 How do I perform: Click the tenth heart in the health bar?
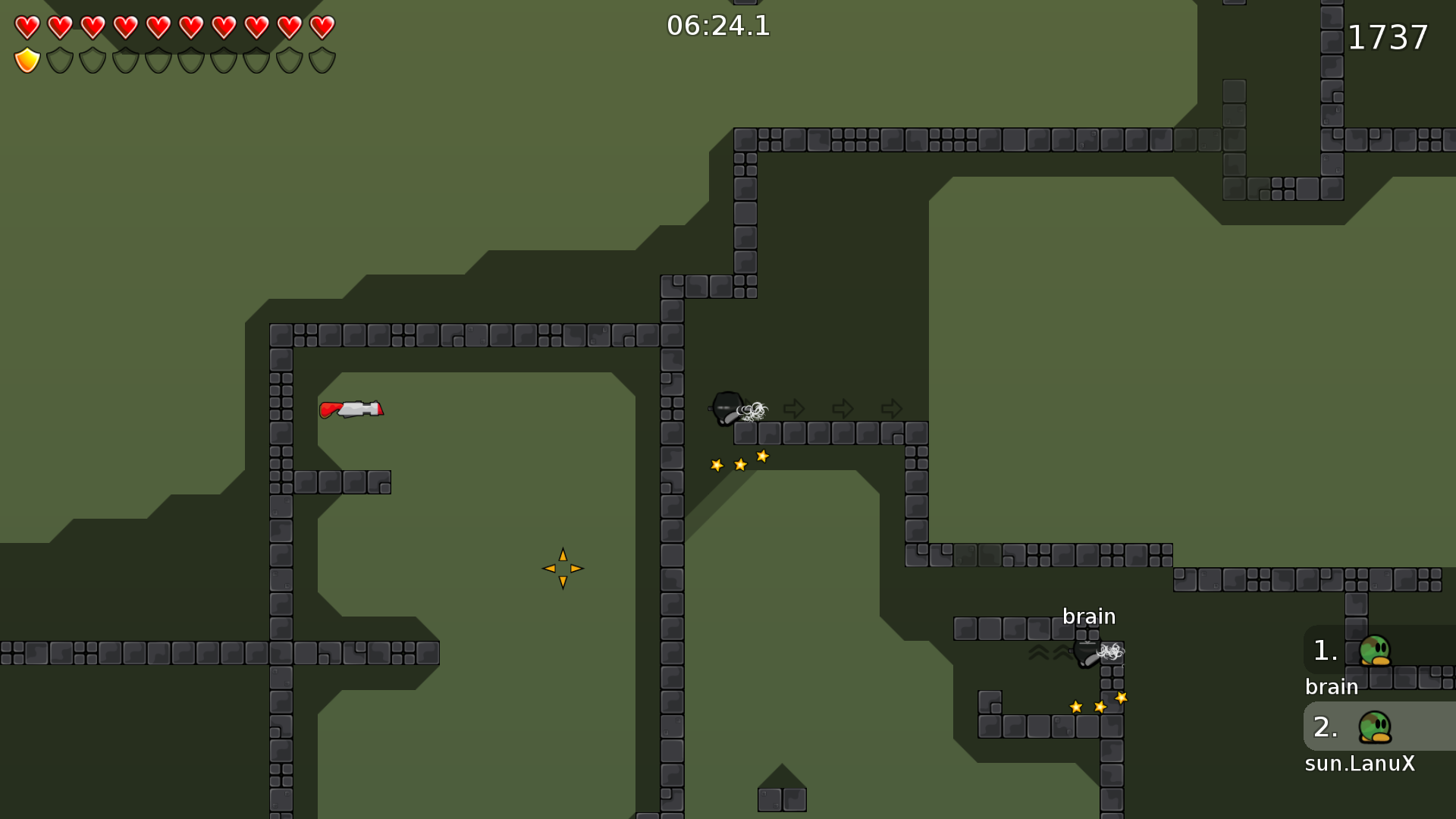[x=322, y=27]
